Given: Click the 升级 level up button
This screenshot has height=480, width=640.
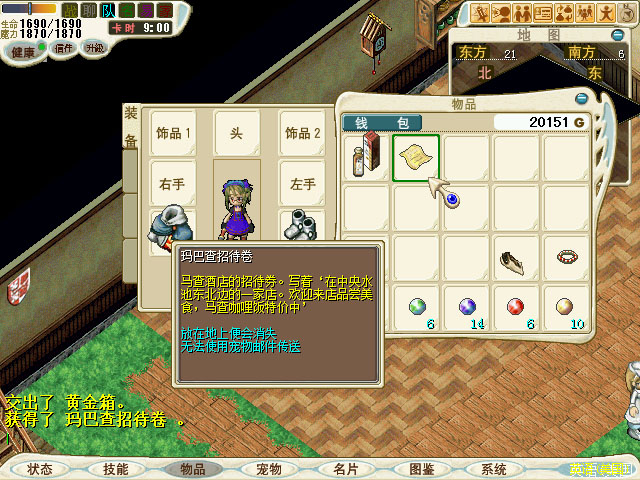Looking at the screenshot, I should (x=95, y=47).
